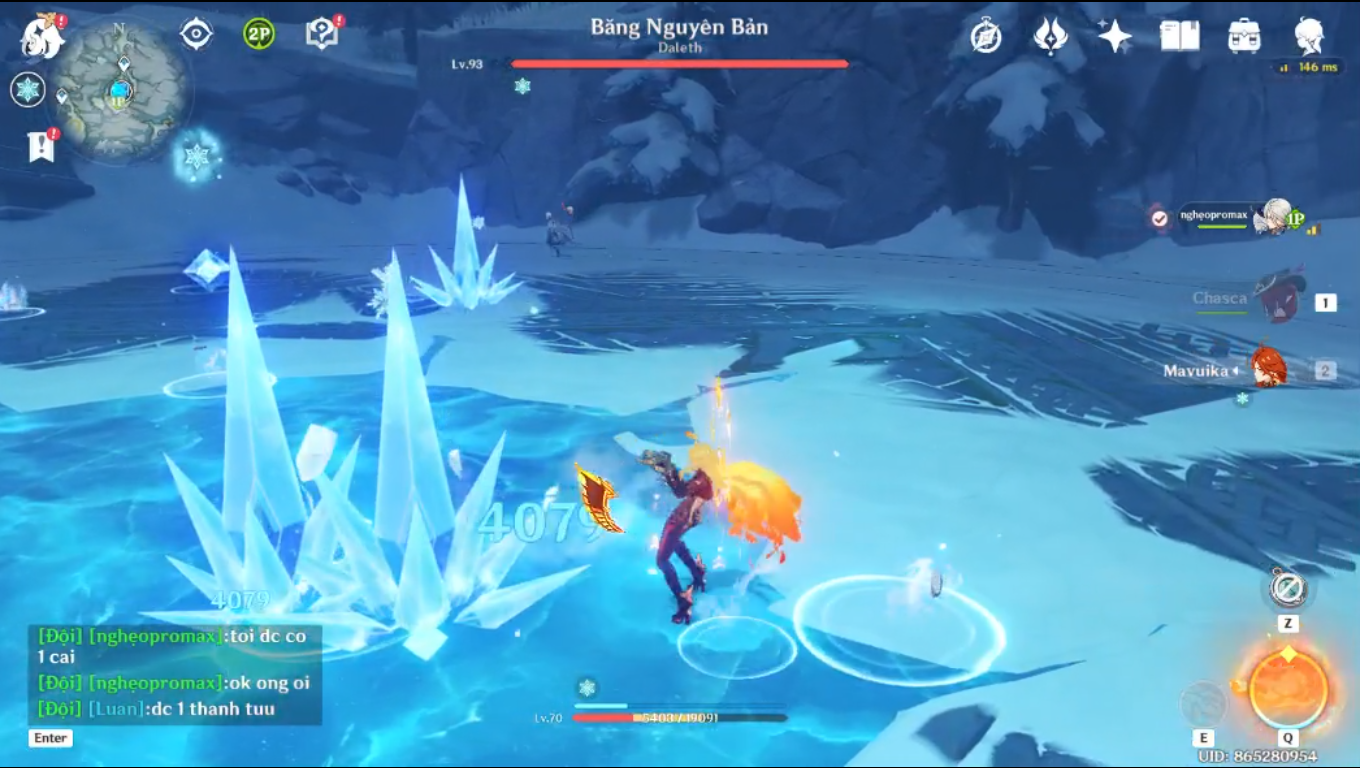
Task: Open the inventory bag icon
Action: click(1244, 37)
